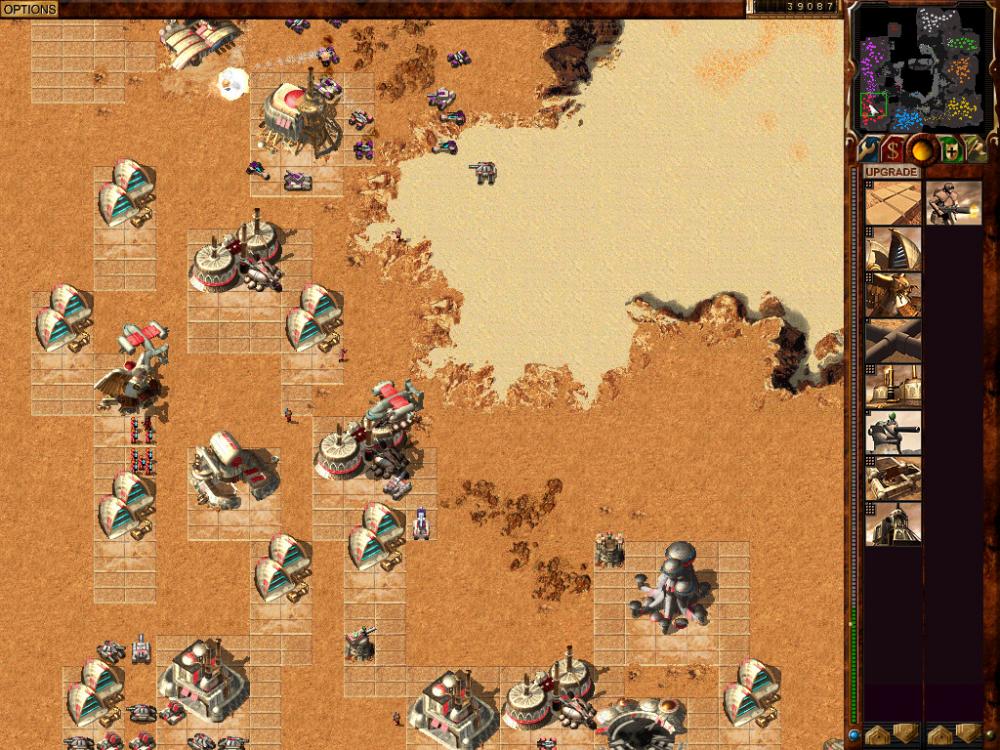Click the Upgrade button
The height and width of the screenshot is (750, 1000).
tap(892, 172)
